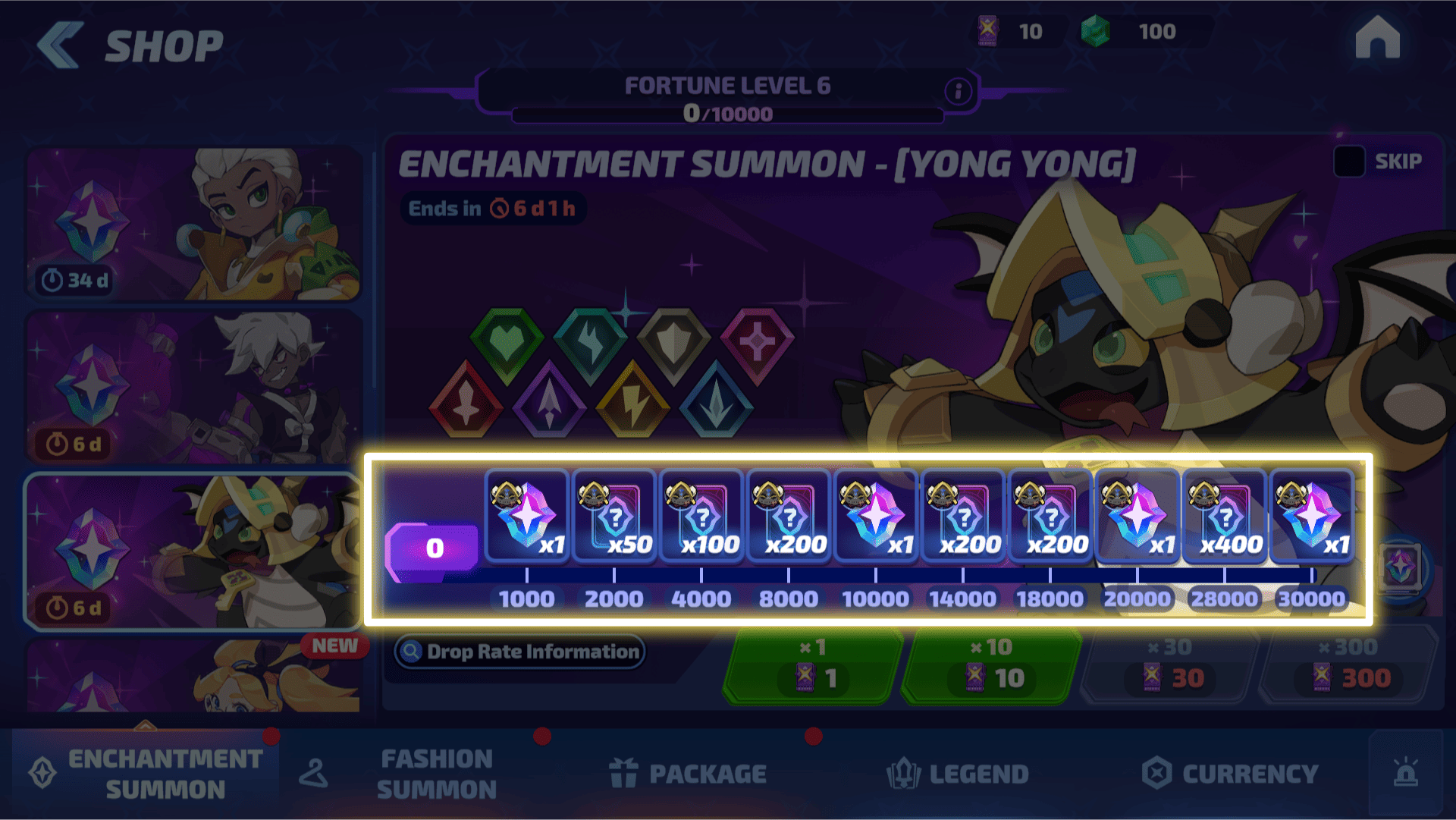Viewport: 1456px width, 820px height.
Task: Return to the home screen
Action: pyautogui.click(x=1377, y=38)
